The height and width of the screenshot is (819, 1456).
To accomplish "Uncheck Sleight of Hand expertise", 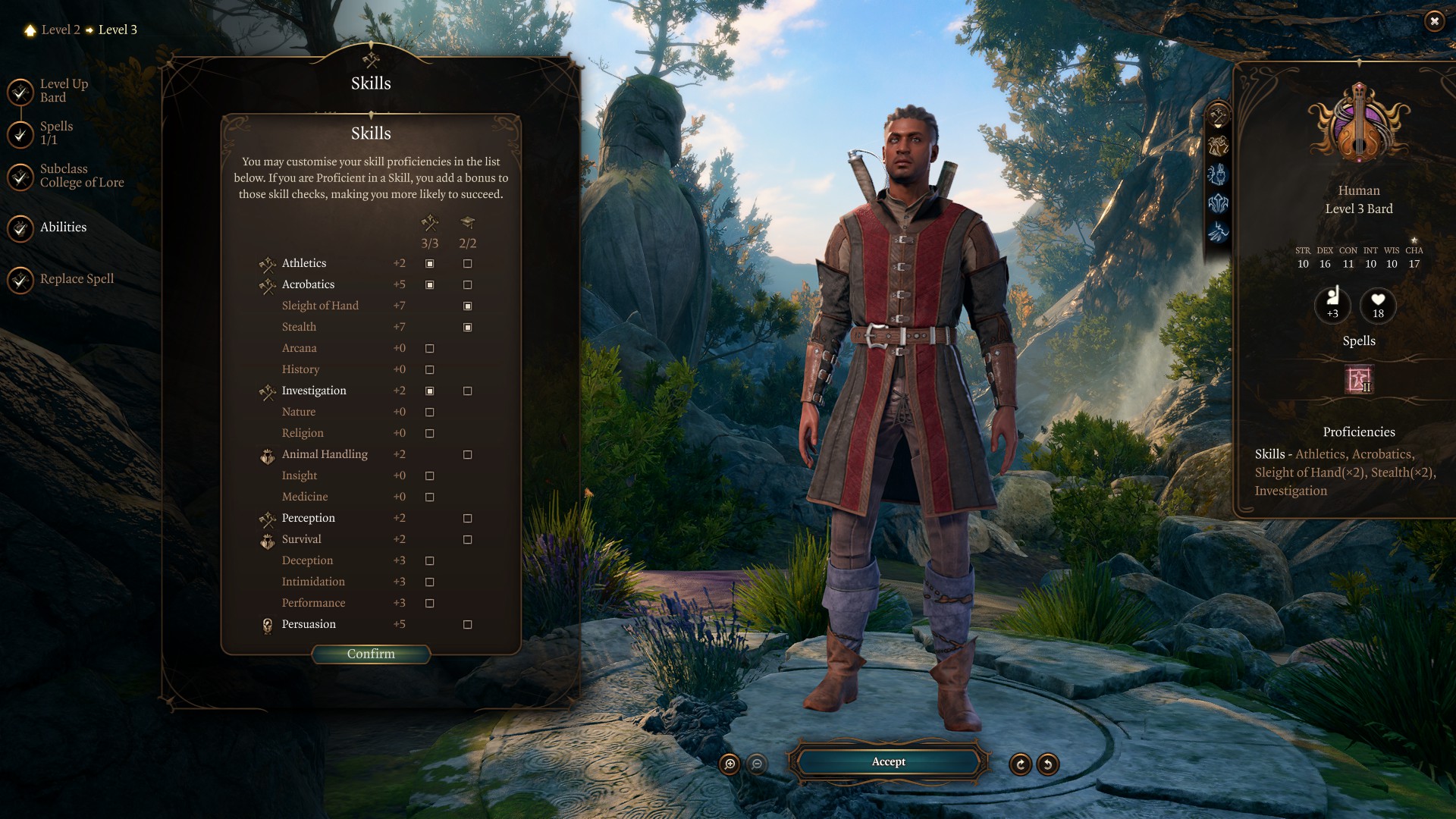I will point(468,306).
